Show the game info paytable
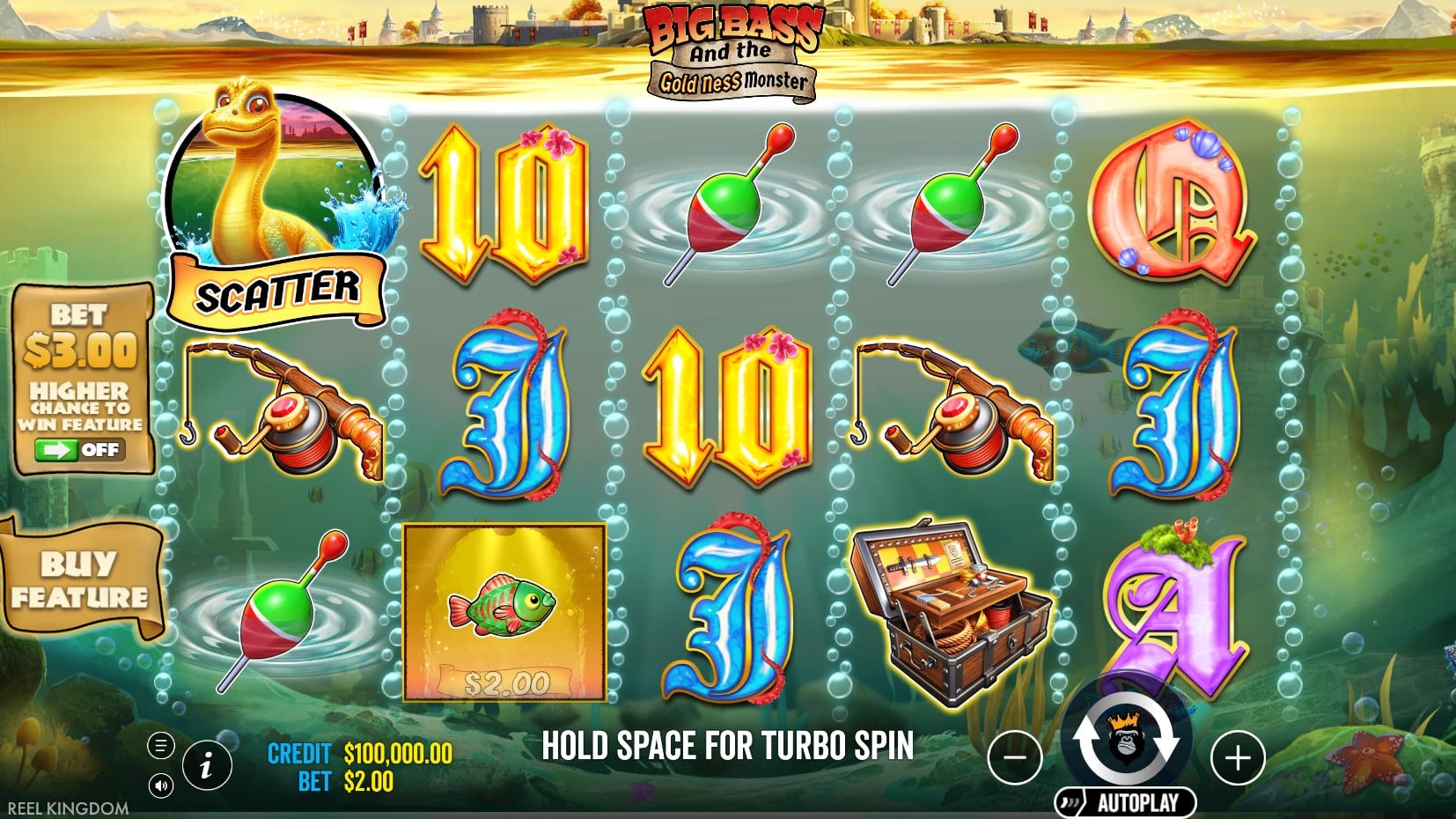1456x819 pixels. coord(207,765)
